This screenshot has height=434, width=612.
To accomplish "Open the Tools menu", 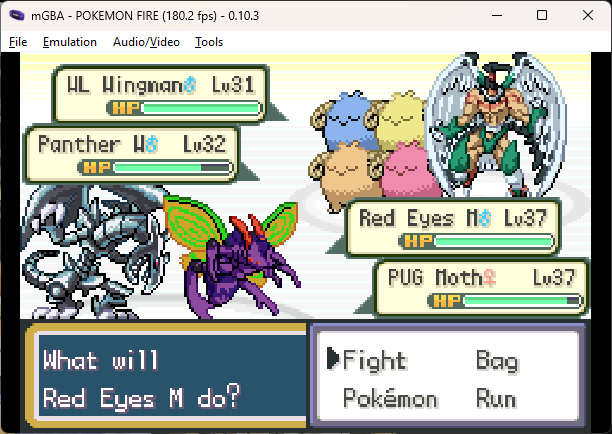I will [x=209, y=42].
